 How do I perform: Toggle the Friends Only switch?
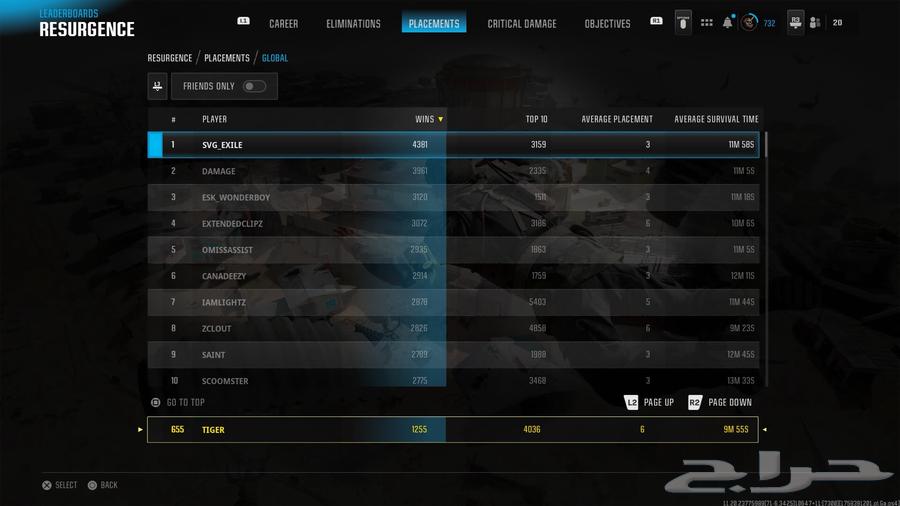[x=254, y=86]
